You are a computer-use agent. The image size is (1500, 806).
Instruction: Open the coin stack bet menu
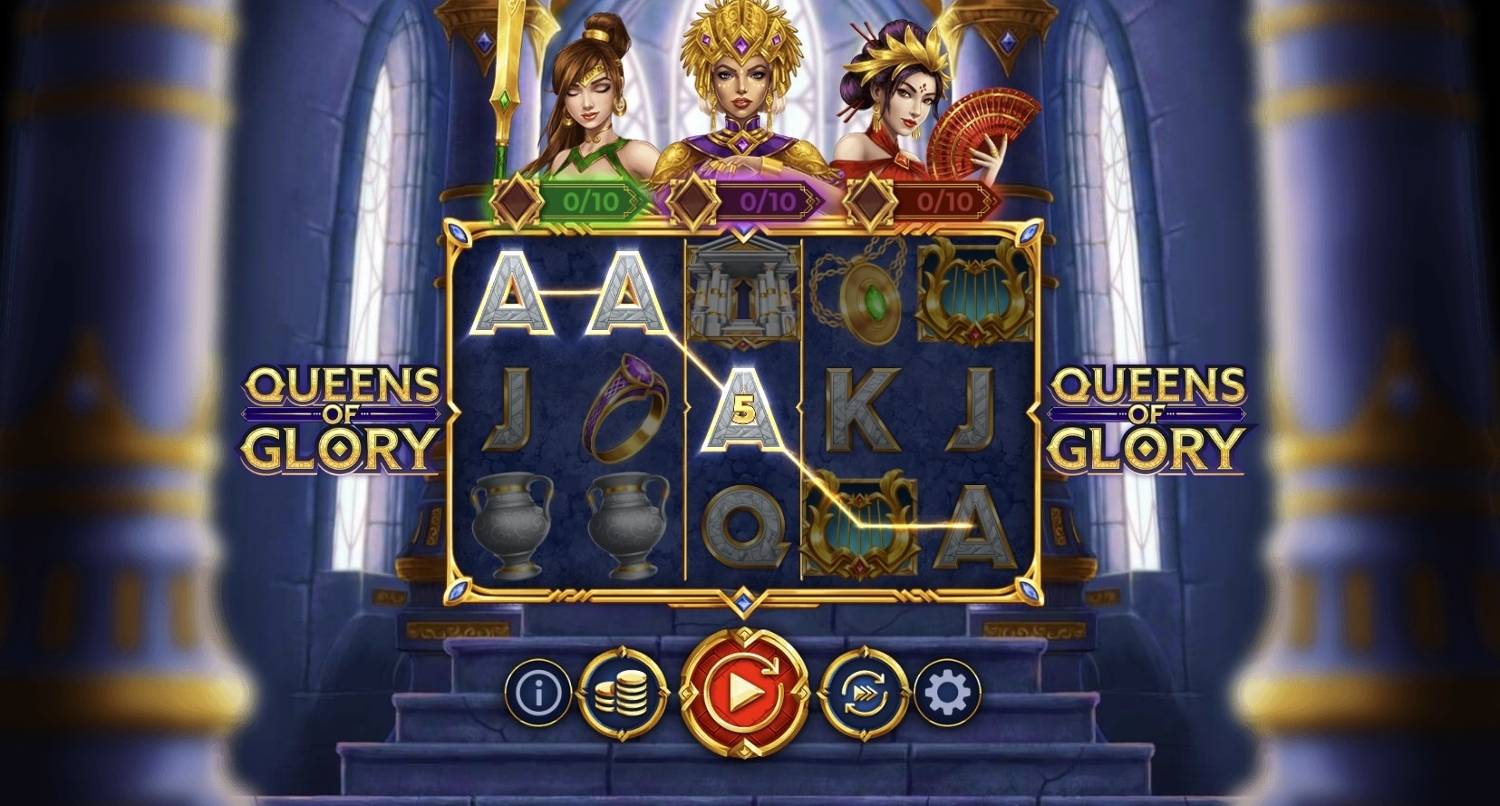621,690
